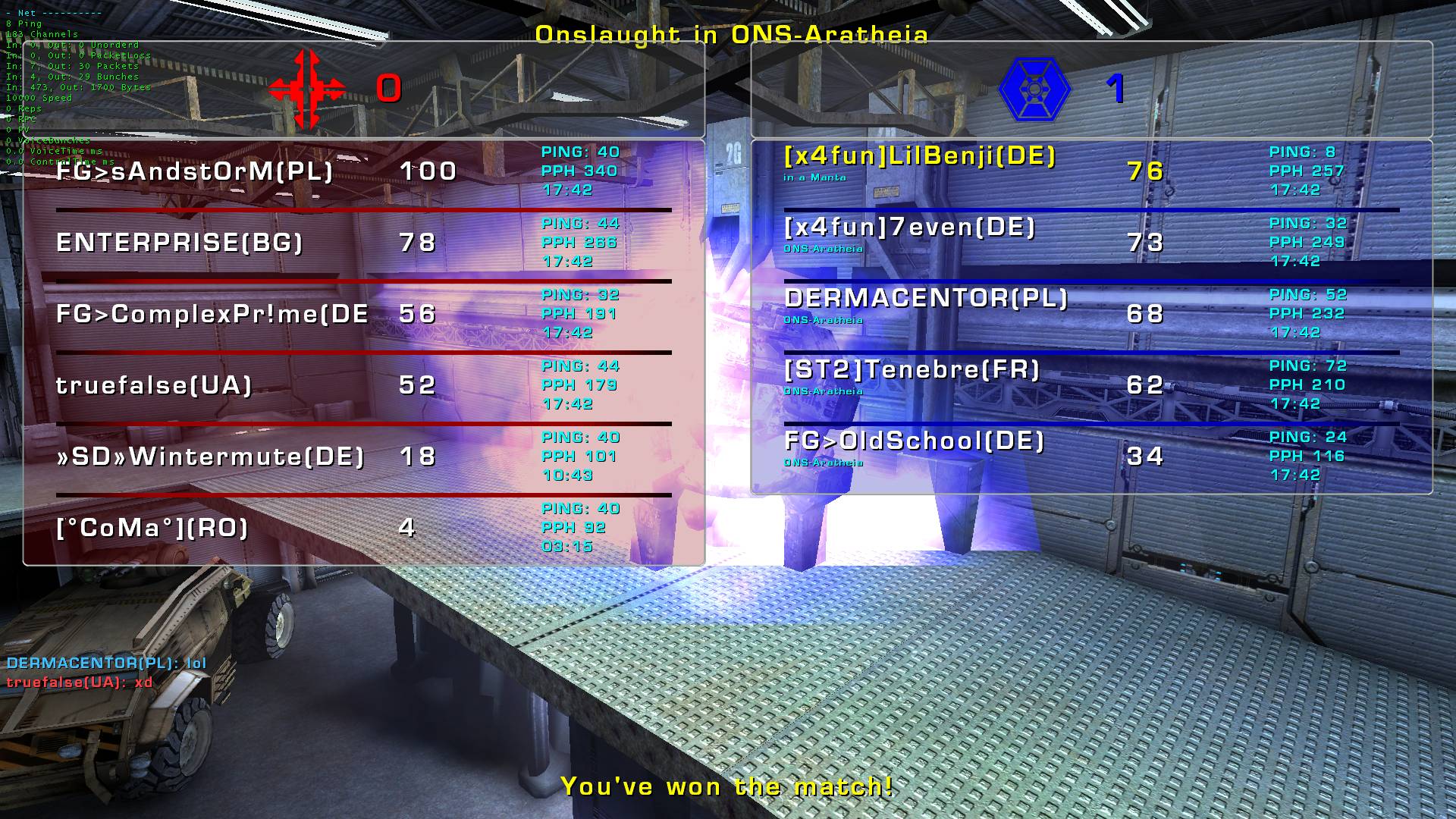Click the red team emblem
Viewport: 1456px width, 819px height.
307,89
